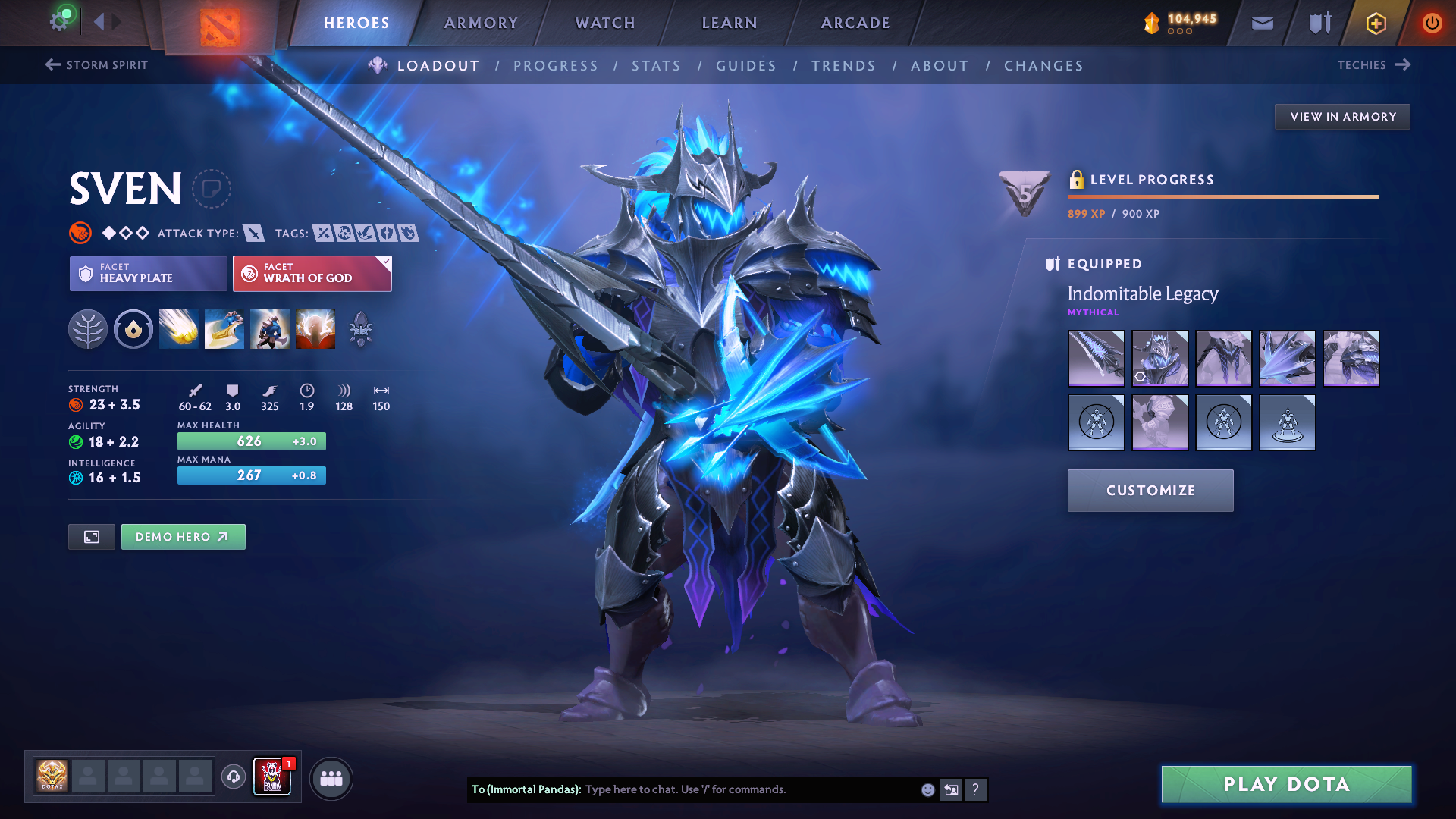Open the Guides section
Image resolution: width=1456 pixels, height=819 pixels.
click(746, 66)
